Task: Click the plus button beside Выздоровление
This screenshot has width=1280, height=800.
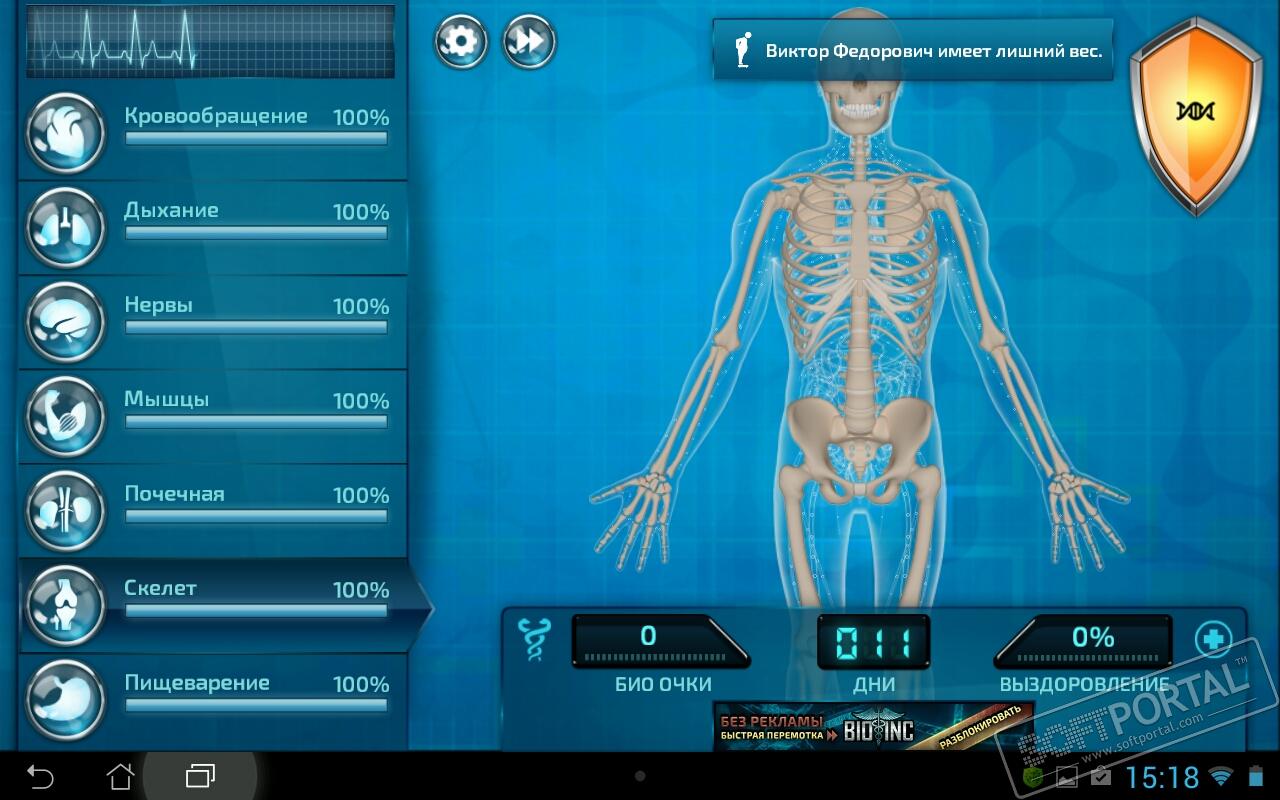Action: pos(1213,638)
